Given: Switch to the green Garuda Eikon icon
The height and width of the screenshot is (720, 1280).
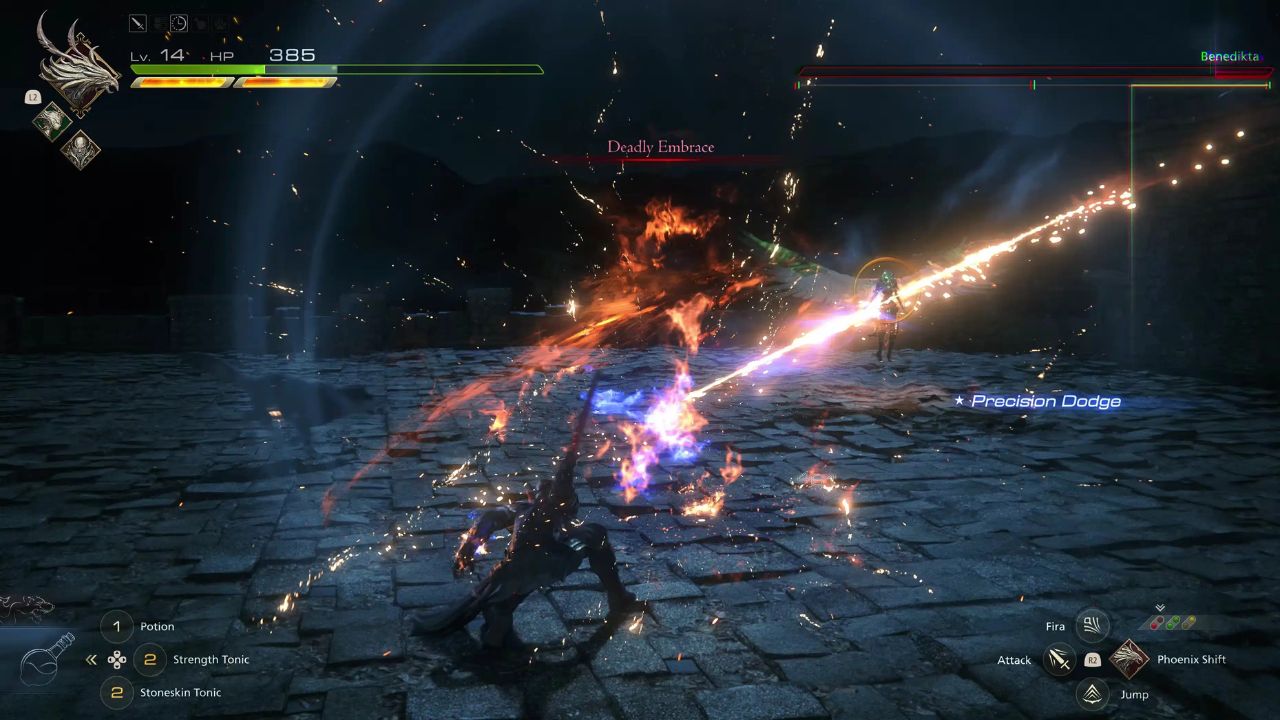Looking at the screenshot, I should pos(51,121).
